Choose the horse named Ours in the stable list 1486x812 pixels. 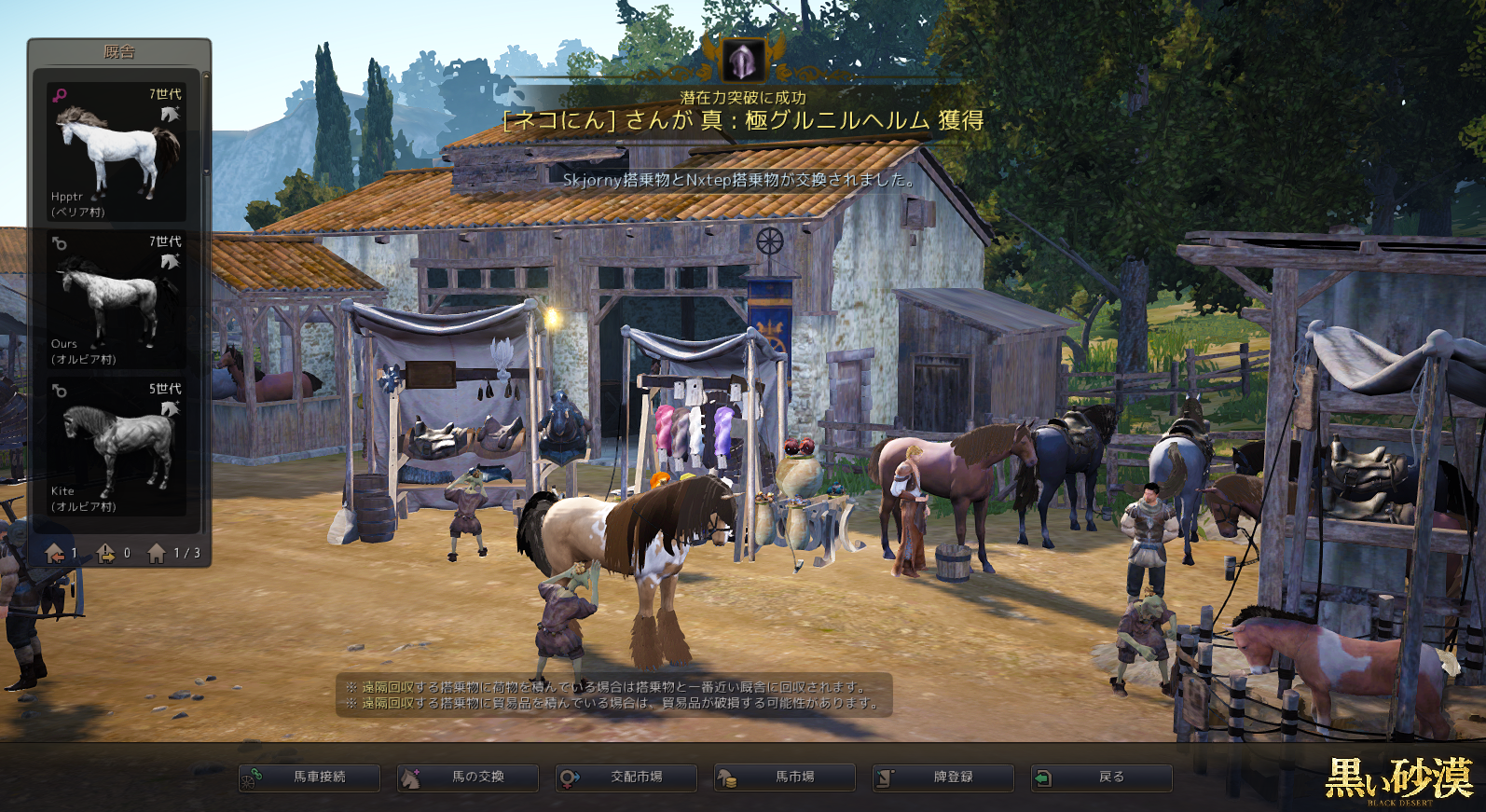tap(117, 299)
